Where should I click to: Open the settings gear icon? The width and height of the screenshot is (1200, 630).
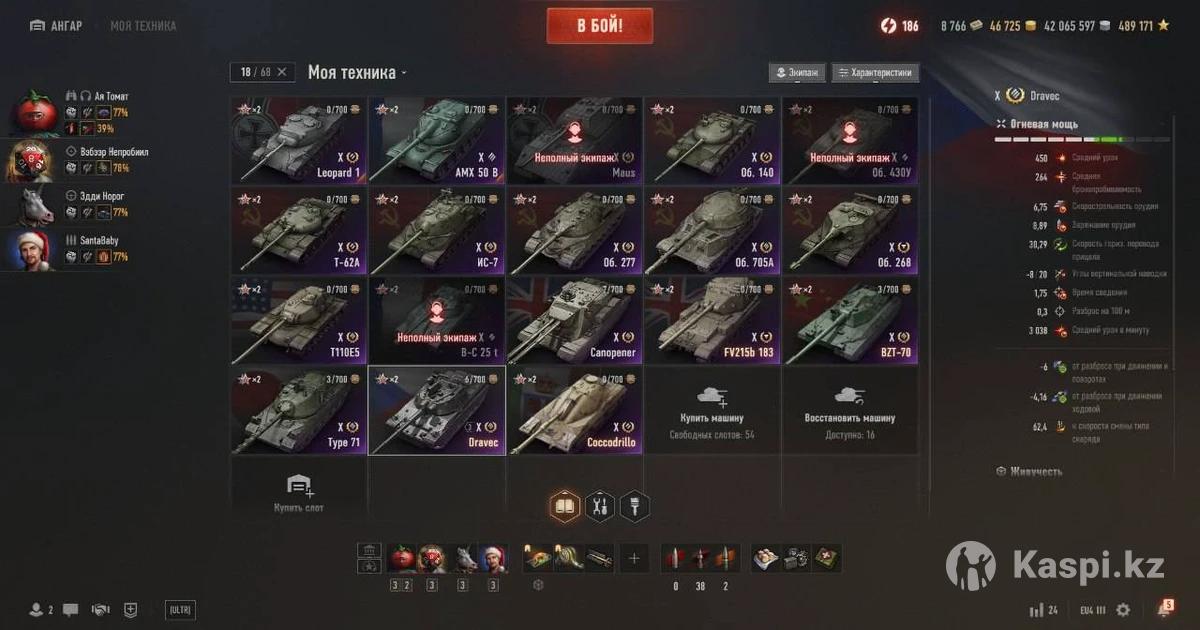(1123, 609)
